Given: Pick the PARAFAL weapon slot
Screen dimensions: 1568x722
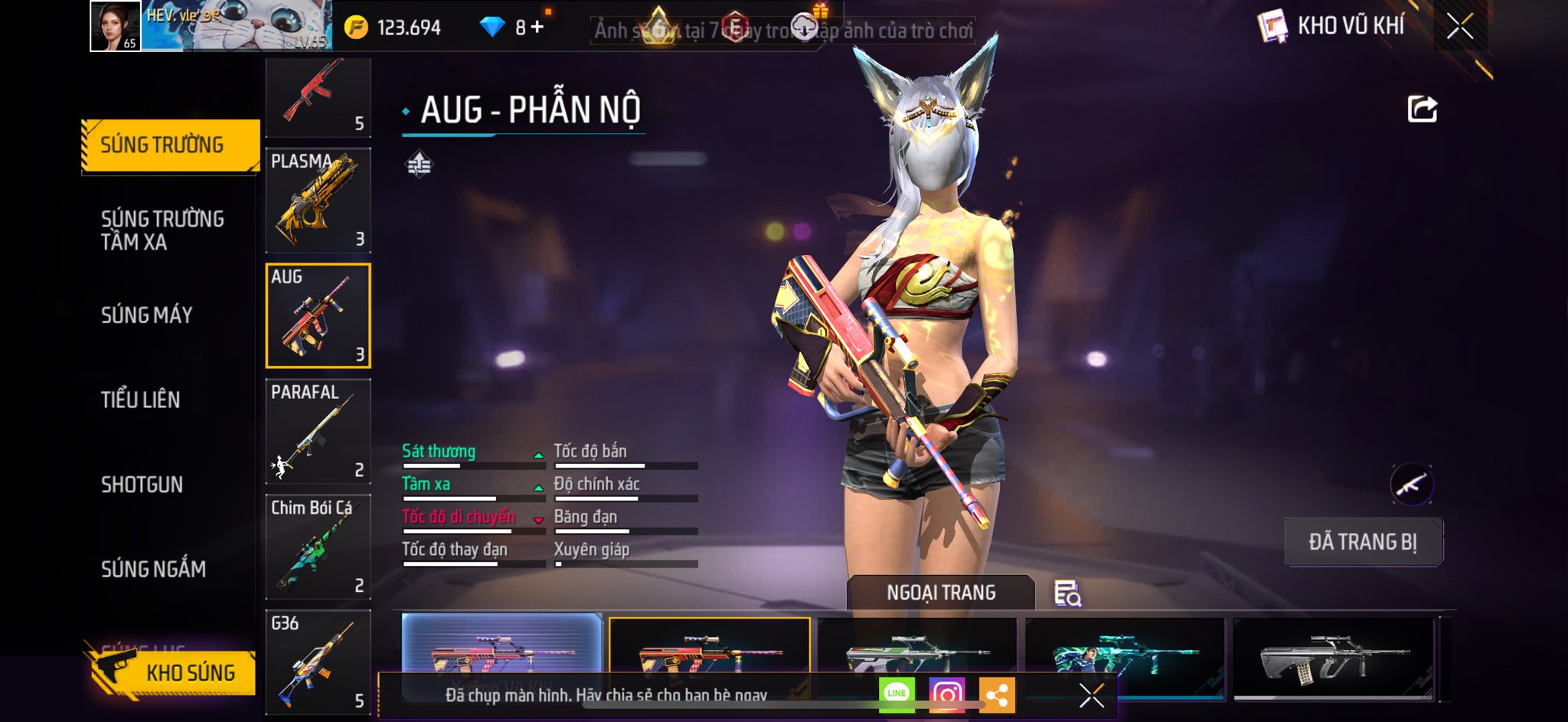Looking at the screenshot, I should coord(318,431).
